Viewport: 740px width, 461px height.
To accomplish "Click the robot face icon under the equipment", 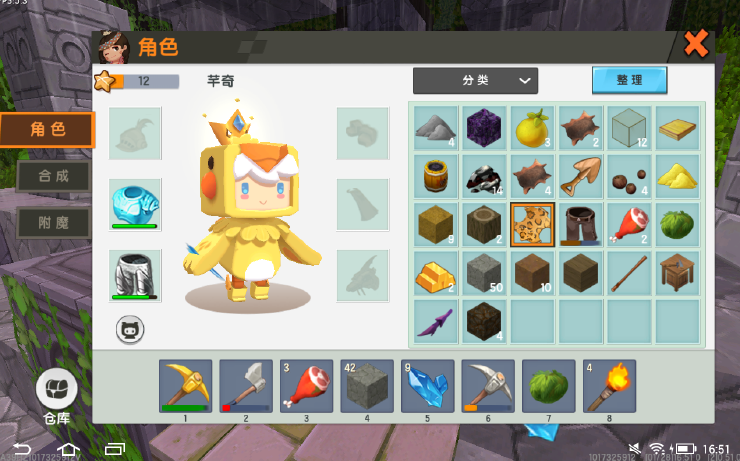I will tap(130, 329).
